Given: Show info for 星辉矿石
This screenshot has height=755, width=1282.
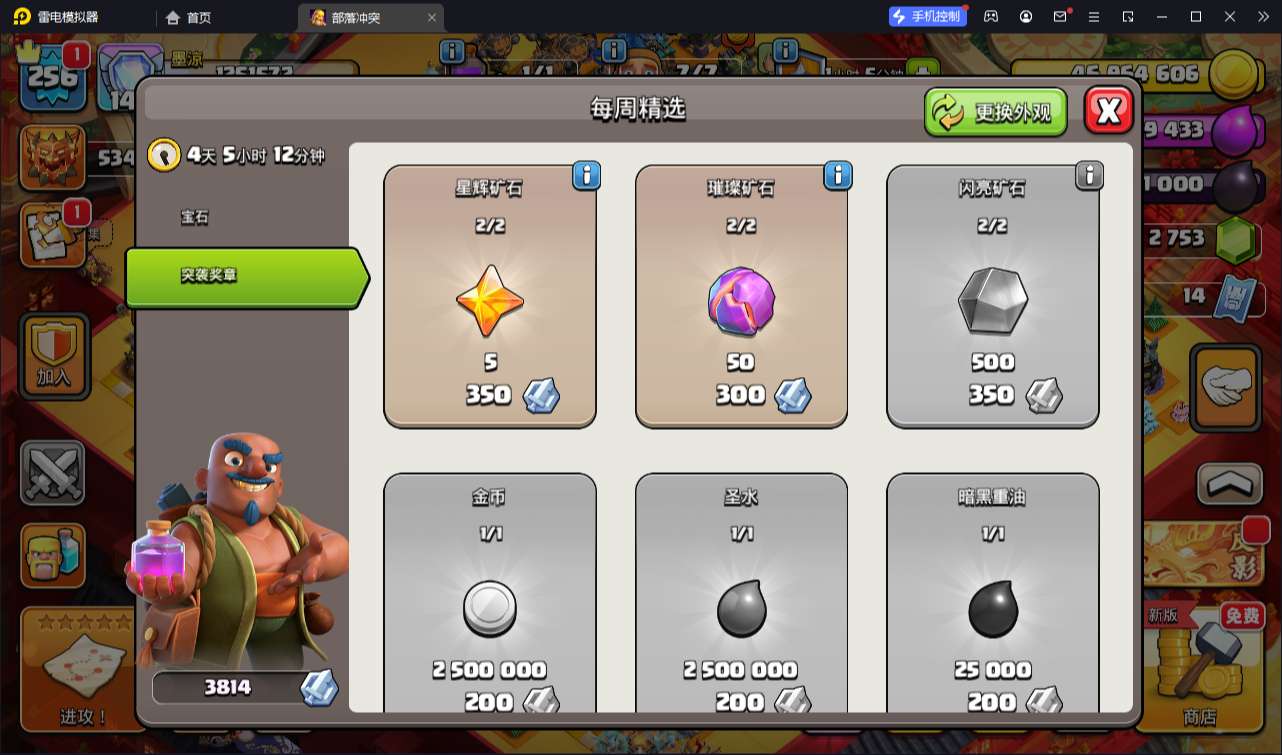Looking at the screenshot, I should [x=586, y=176].
